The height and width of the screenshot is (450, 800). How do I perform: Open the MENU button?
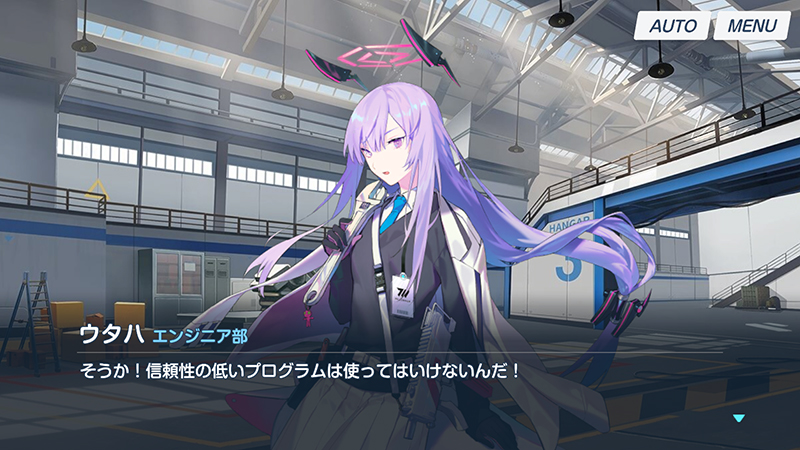751,26
